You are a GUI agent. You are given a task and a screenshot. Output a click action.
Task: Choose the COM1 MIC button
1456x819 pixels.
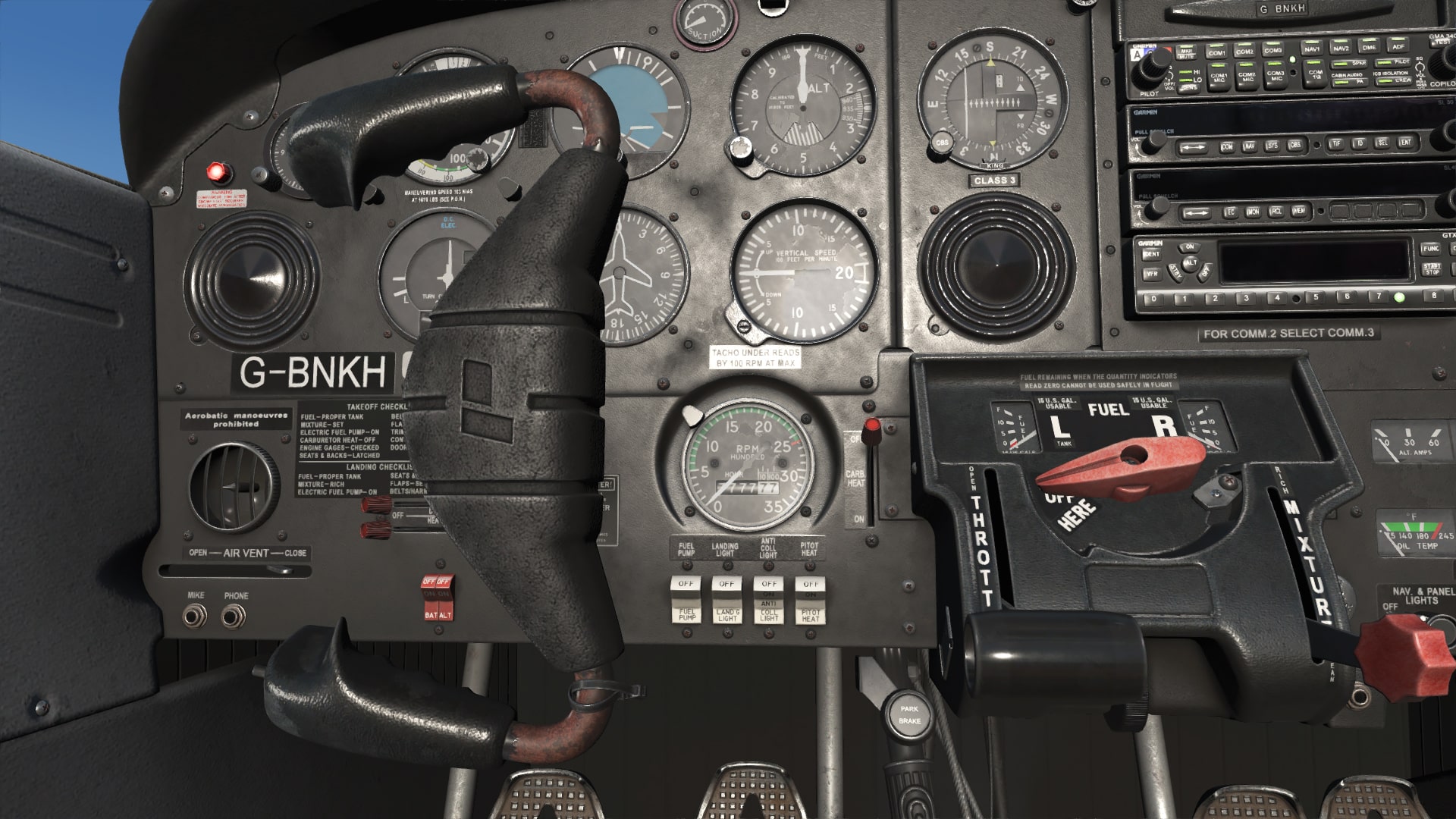coord(1219,77)
